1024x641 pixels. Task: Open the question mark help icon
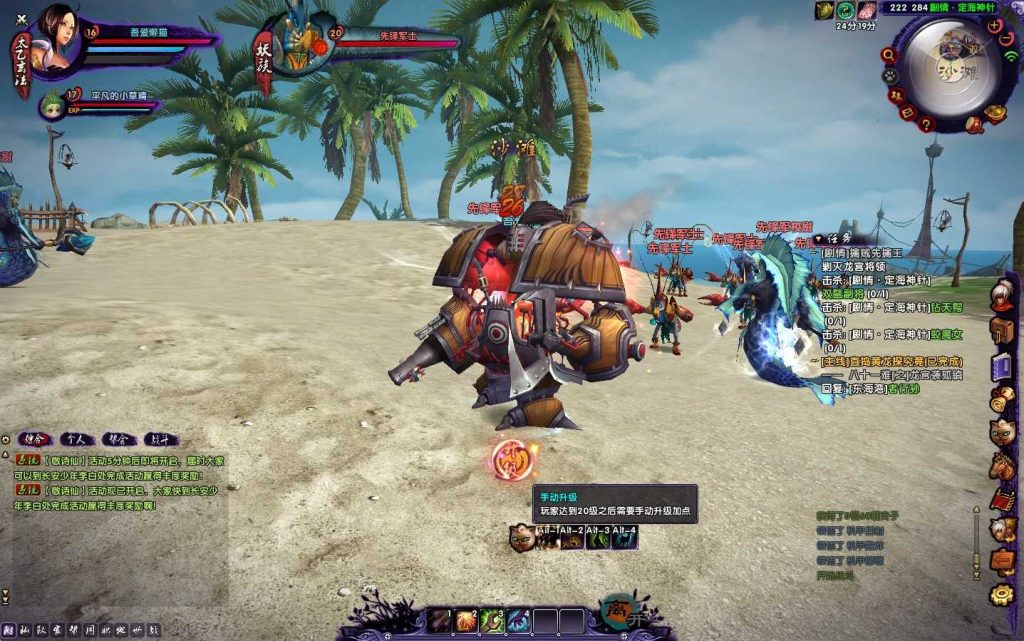[927, 124]
